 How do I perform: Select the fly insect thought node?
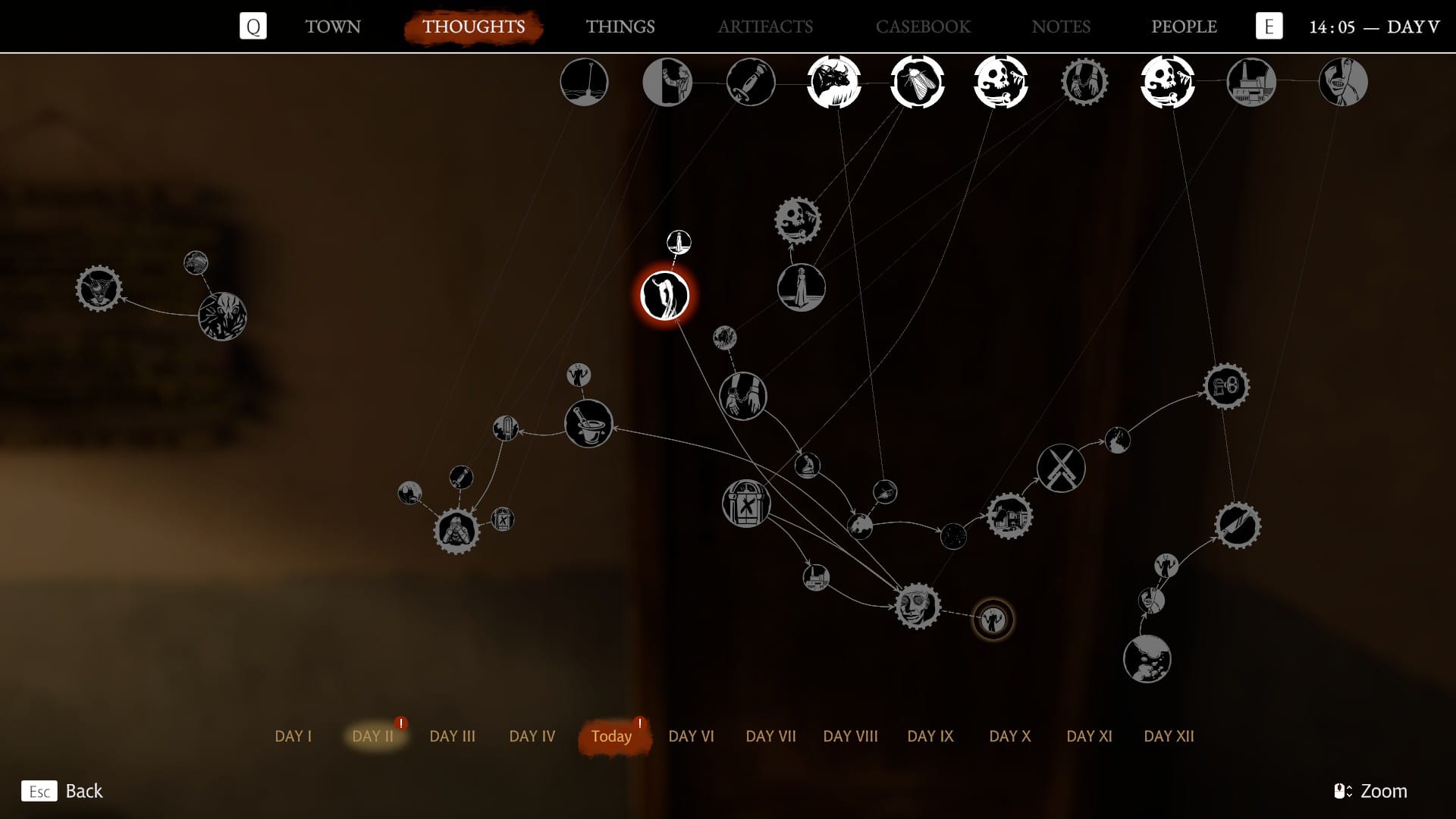917,82
